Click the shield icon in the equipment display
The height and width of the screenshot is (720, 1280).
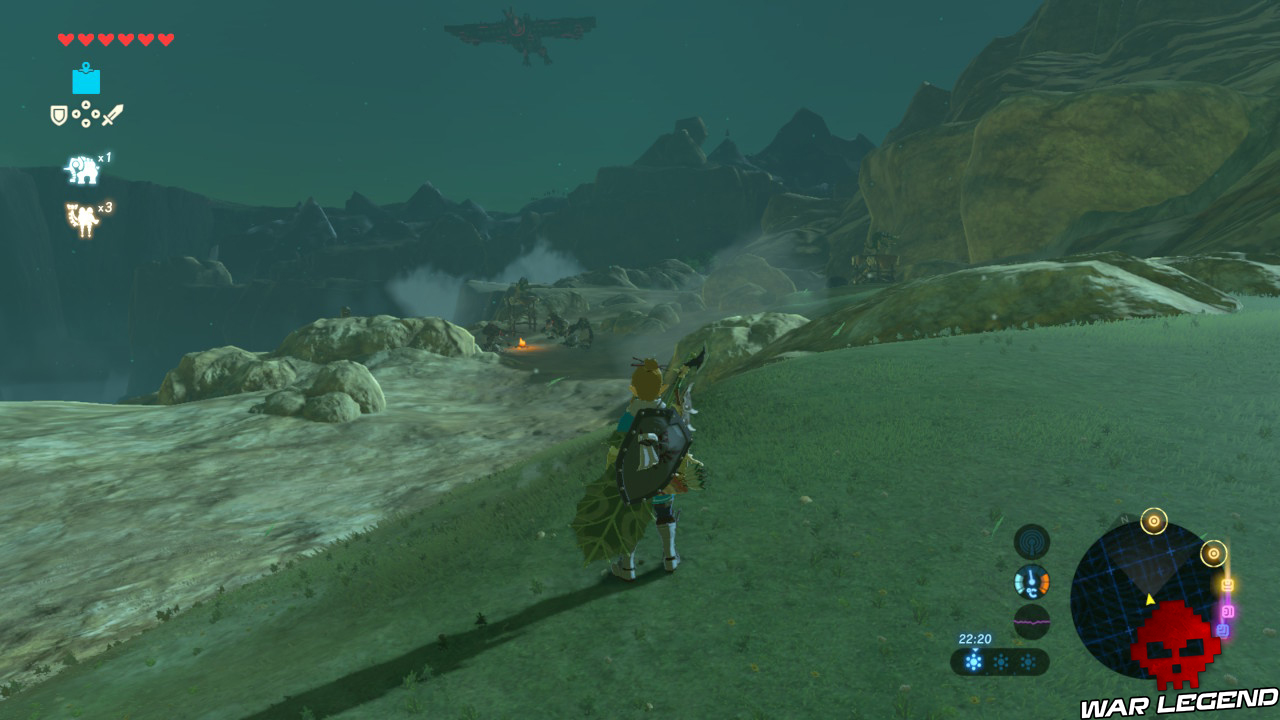click(x=58, y=114)
